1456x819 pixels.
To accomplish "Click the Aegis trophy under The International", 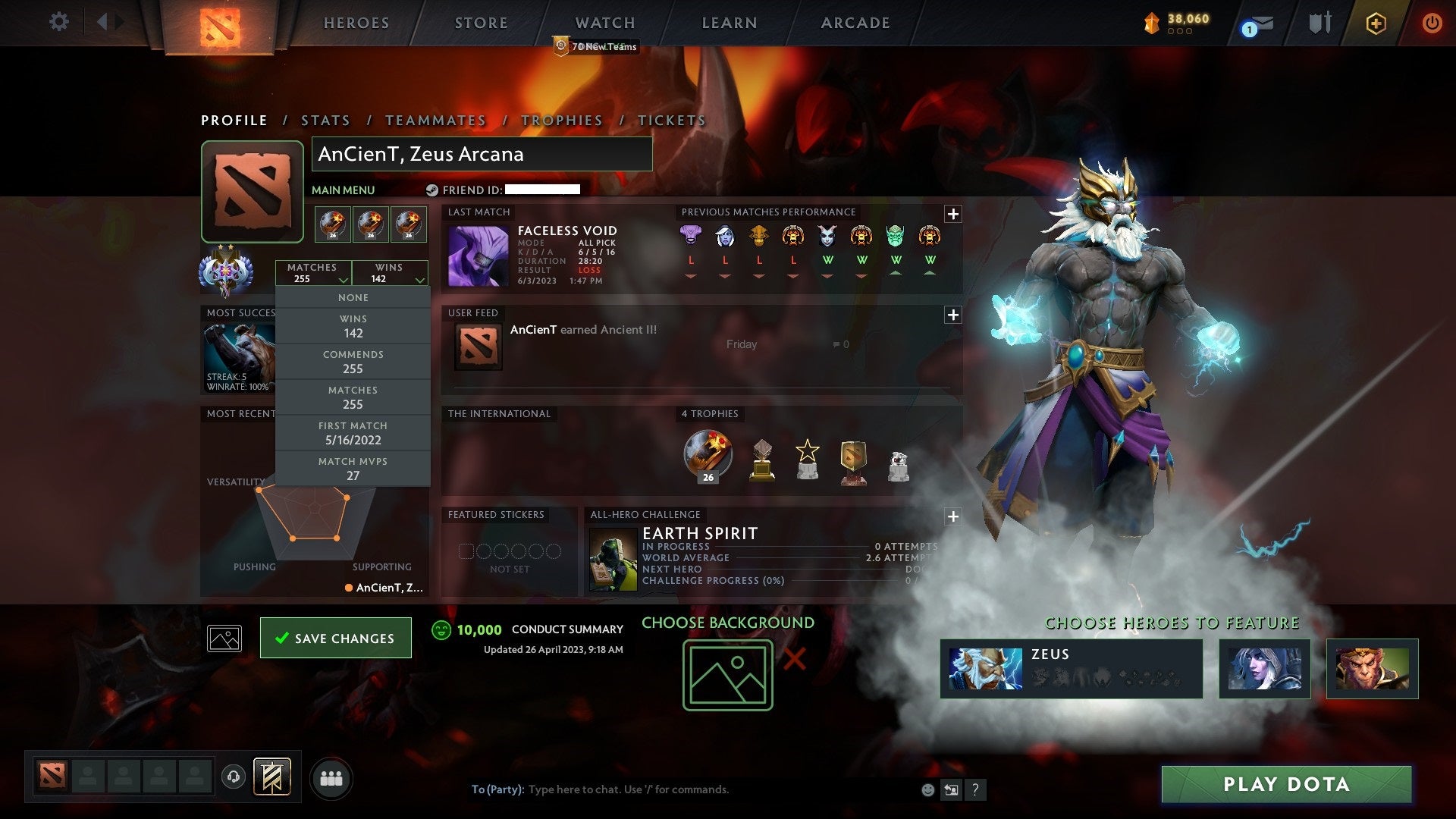I will (708, 455).
